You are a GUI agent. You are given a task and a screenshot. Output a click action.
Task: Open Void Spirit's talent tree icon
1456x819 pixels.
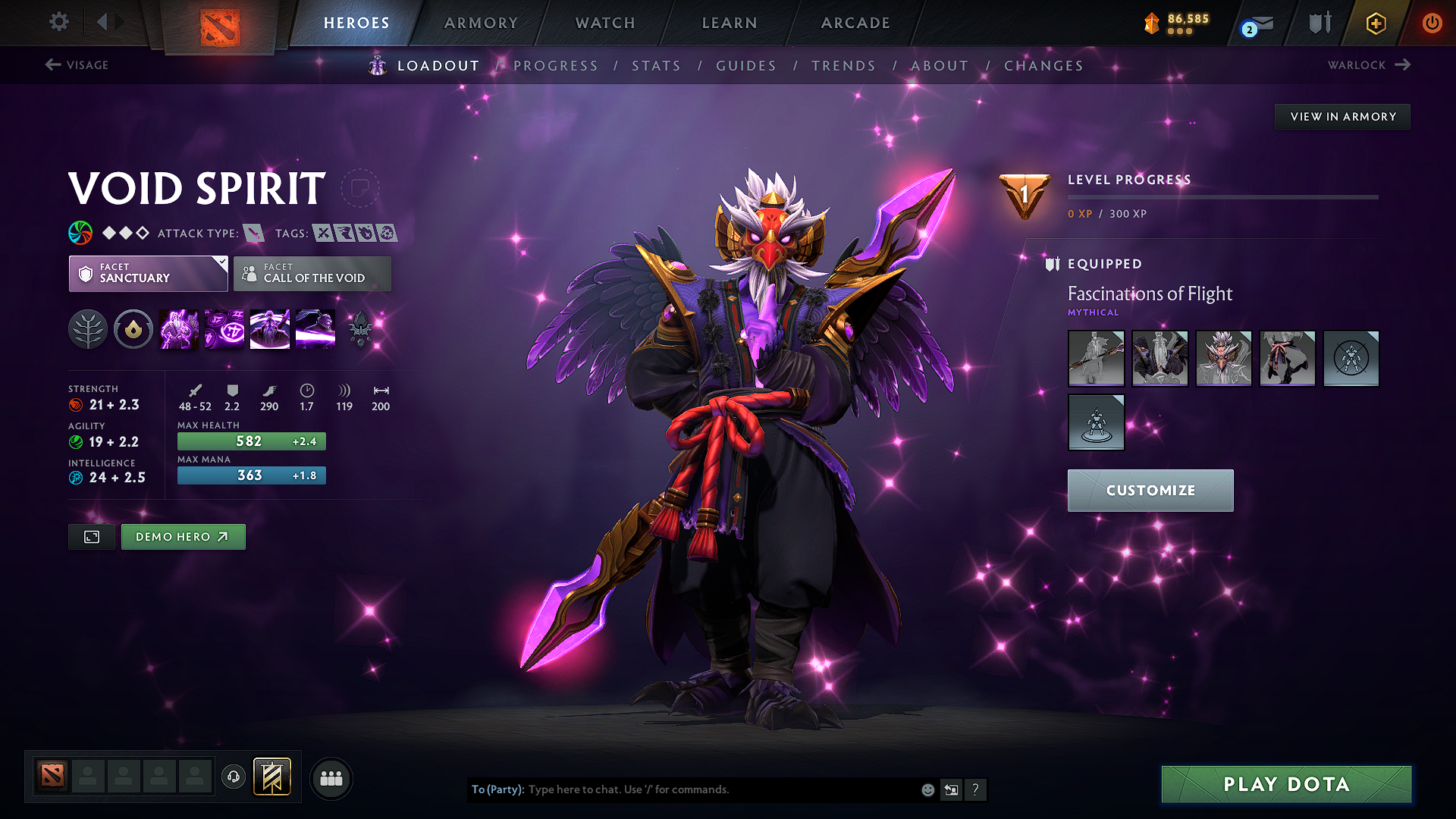pos(87,328)
